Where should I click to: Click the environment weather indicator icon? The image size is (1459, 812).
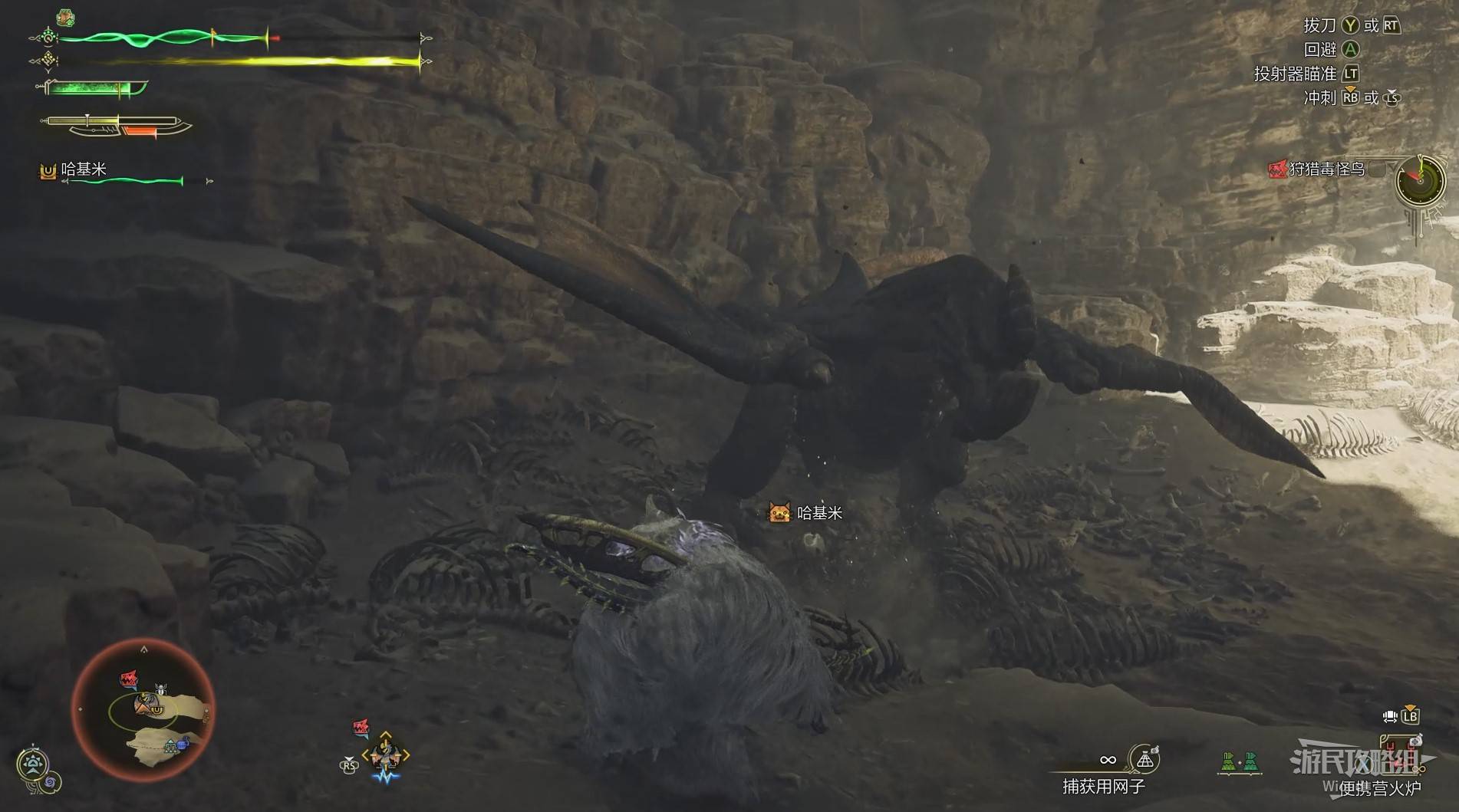pyautogui.click(x=33, y=763)
